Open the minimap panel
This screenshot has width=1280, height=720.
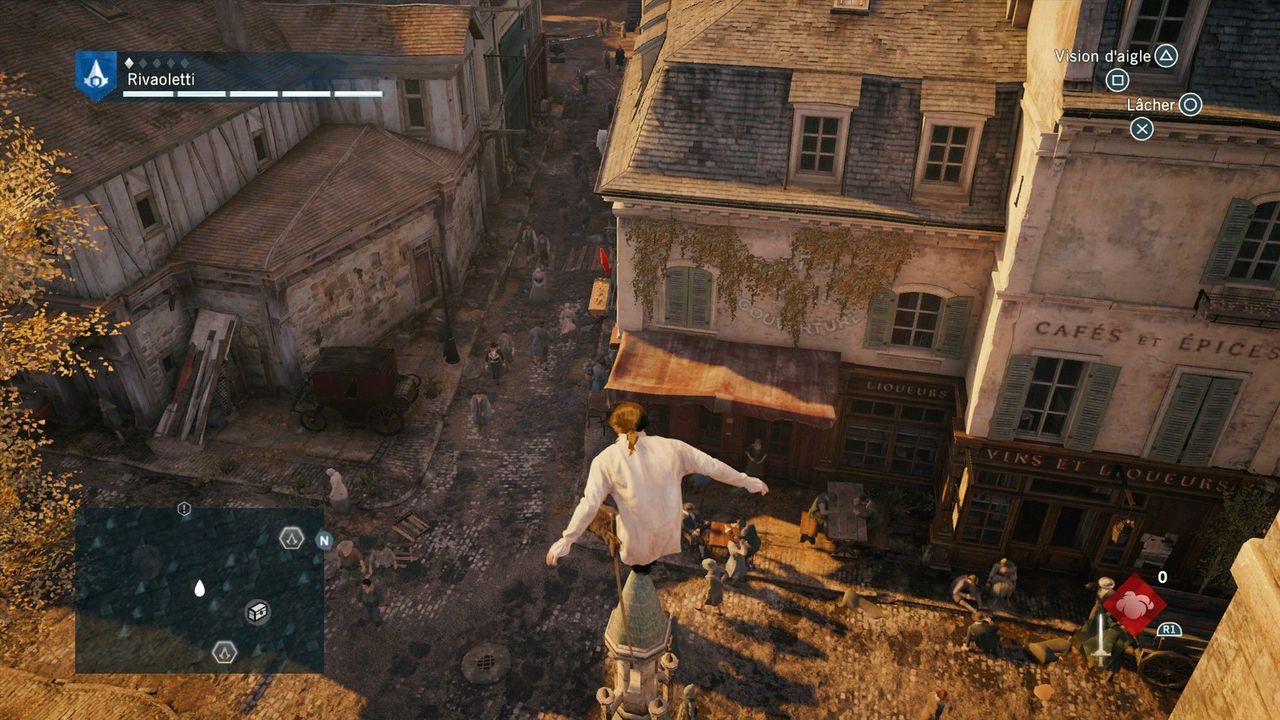199,590
